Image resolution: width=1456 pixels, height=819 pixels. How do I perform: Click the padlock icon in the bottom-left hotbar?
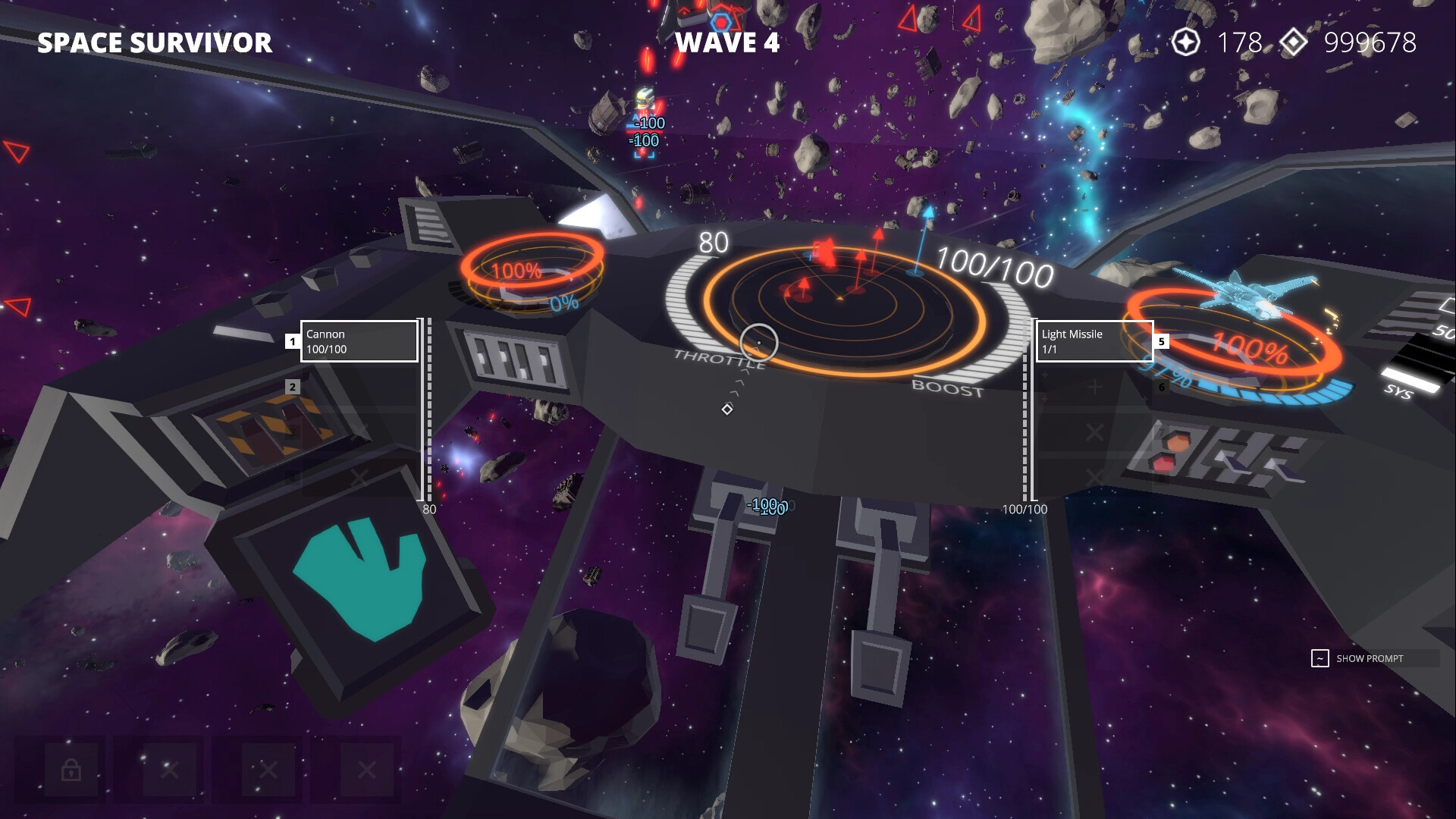(x=70, y=769)
